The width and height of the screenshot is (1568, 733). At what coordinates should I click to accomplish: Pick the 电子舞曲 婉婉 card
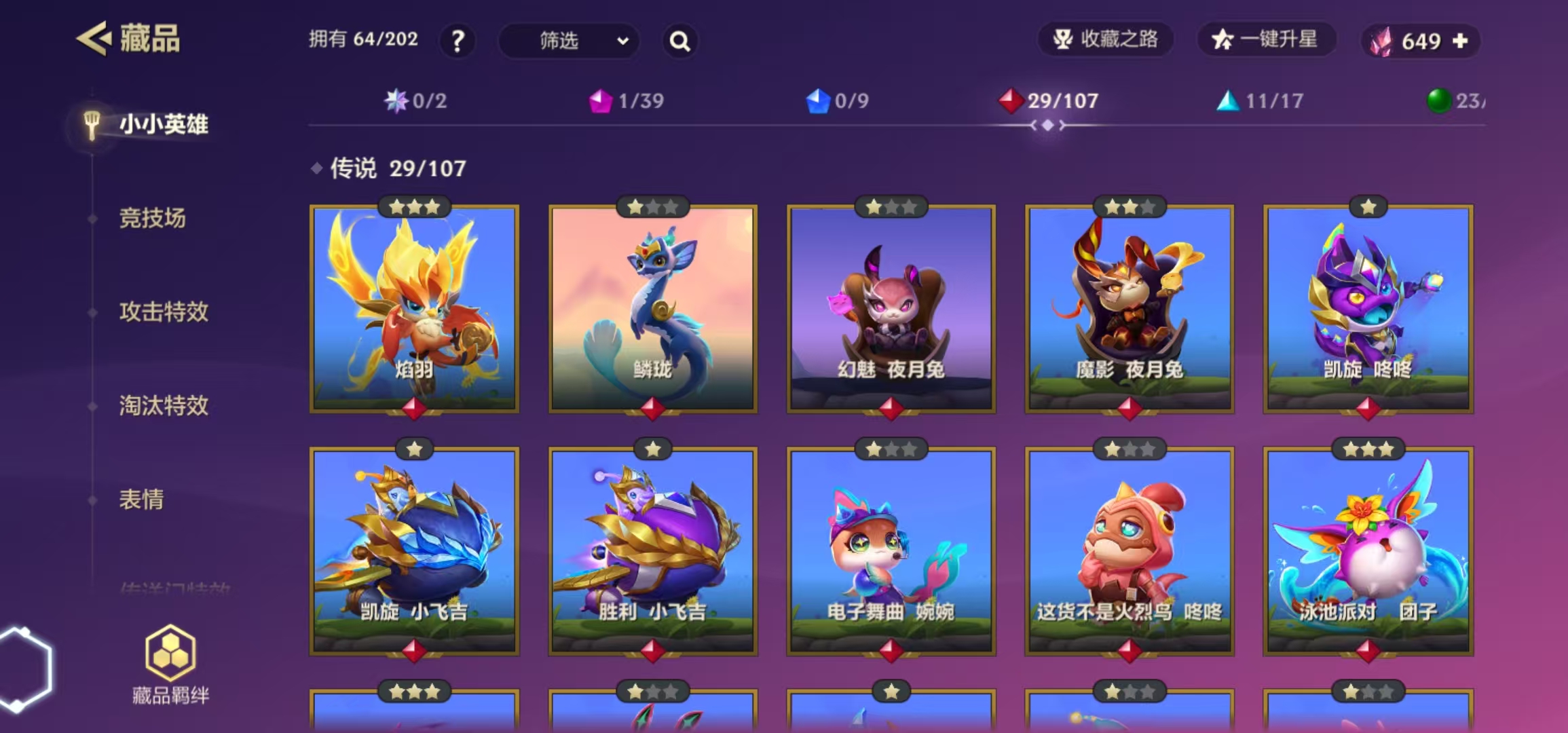pos(891,551)
